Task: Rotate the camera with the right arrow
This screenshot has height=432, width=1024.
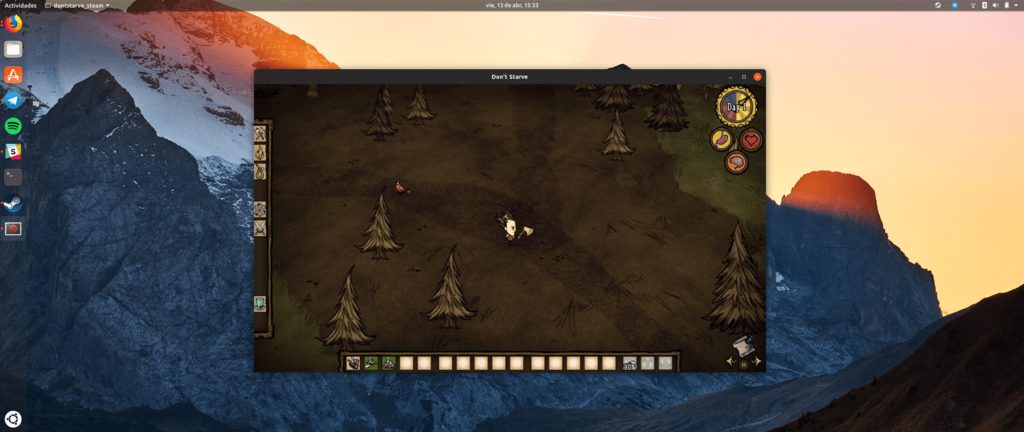Action: point(757,359)
